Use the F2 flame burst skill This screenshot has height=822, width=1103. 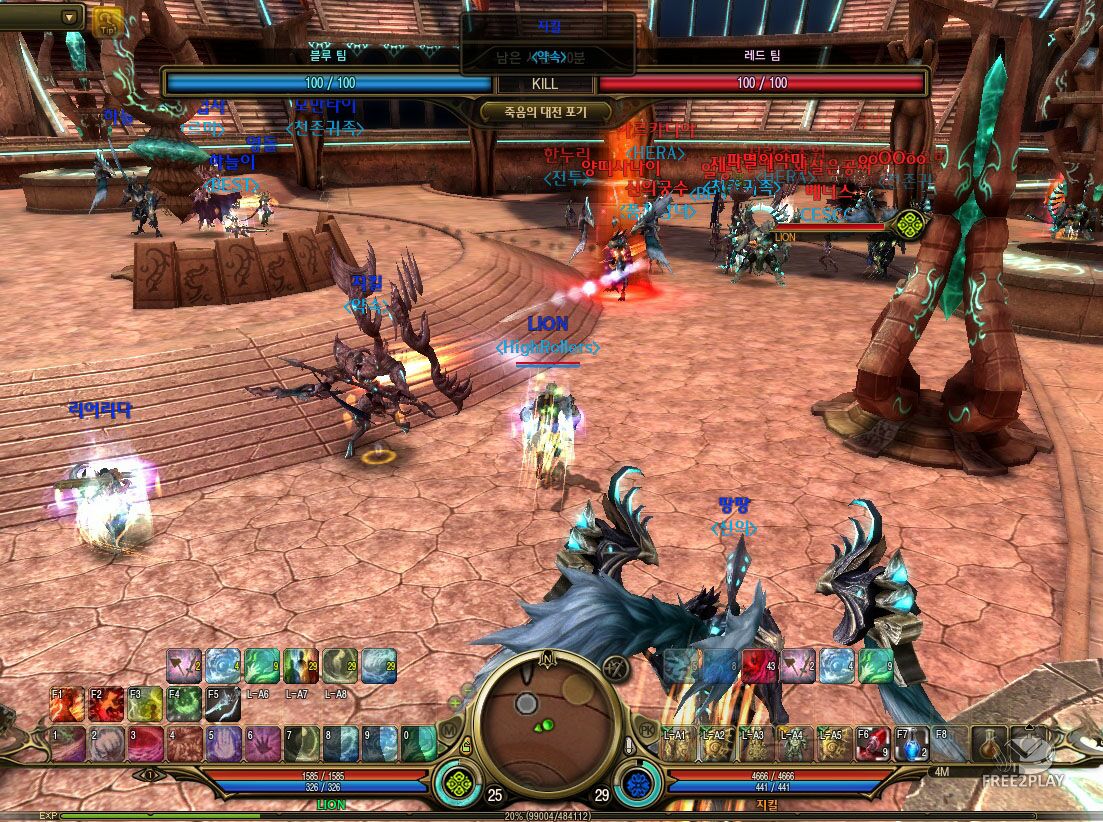pyautogui.click(x=105, y=704)
